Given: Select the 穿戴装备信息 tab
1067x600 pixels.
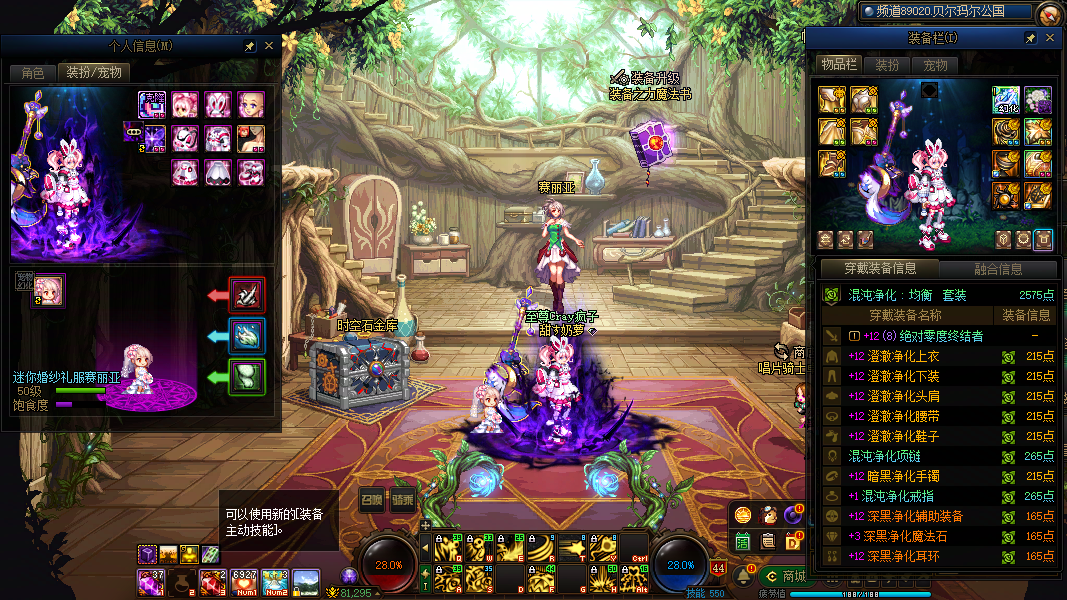Looking at the screenshot, I should 879,269.
